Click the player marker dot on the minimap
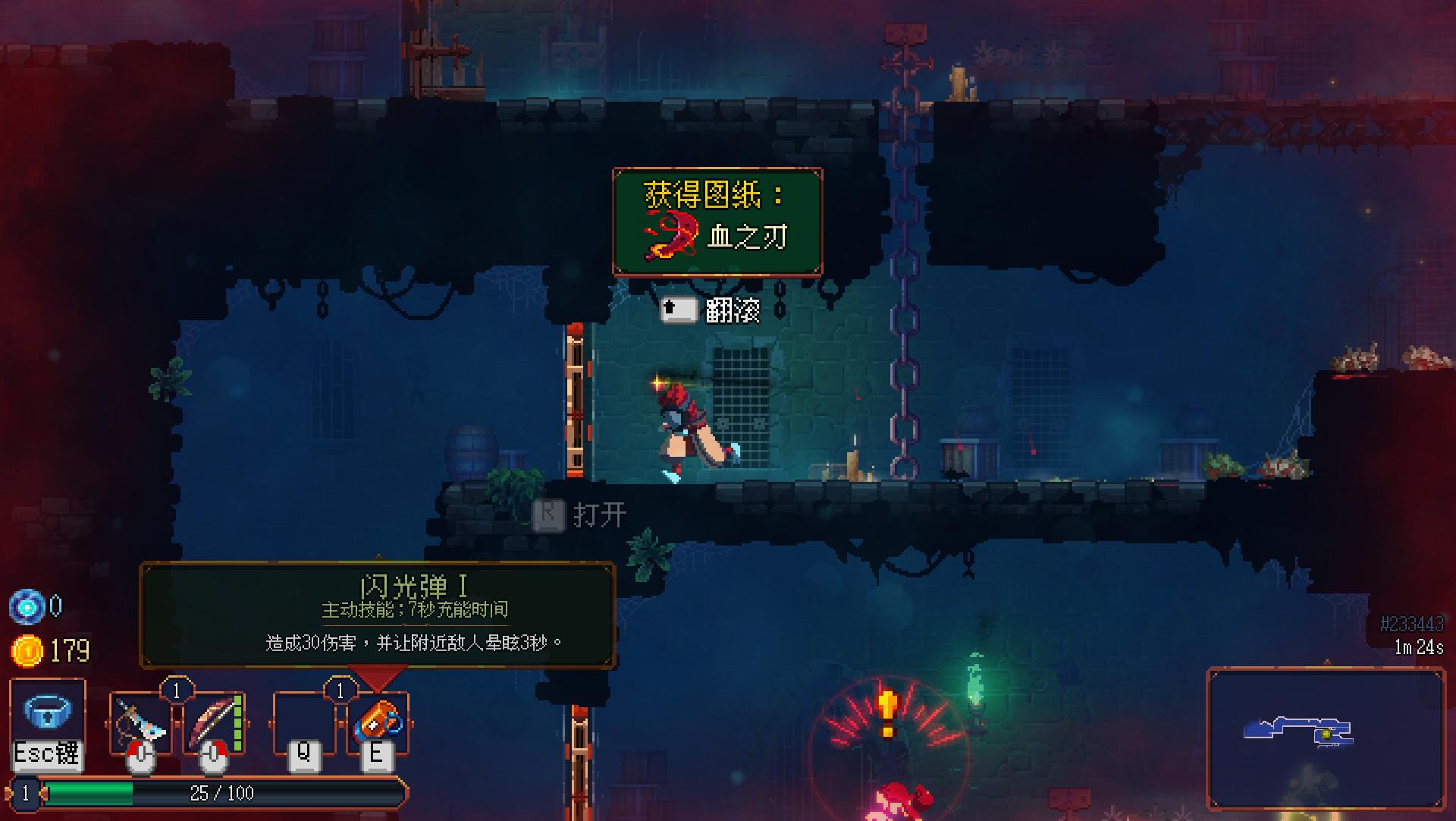 (1326, 734)
